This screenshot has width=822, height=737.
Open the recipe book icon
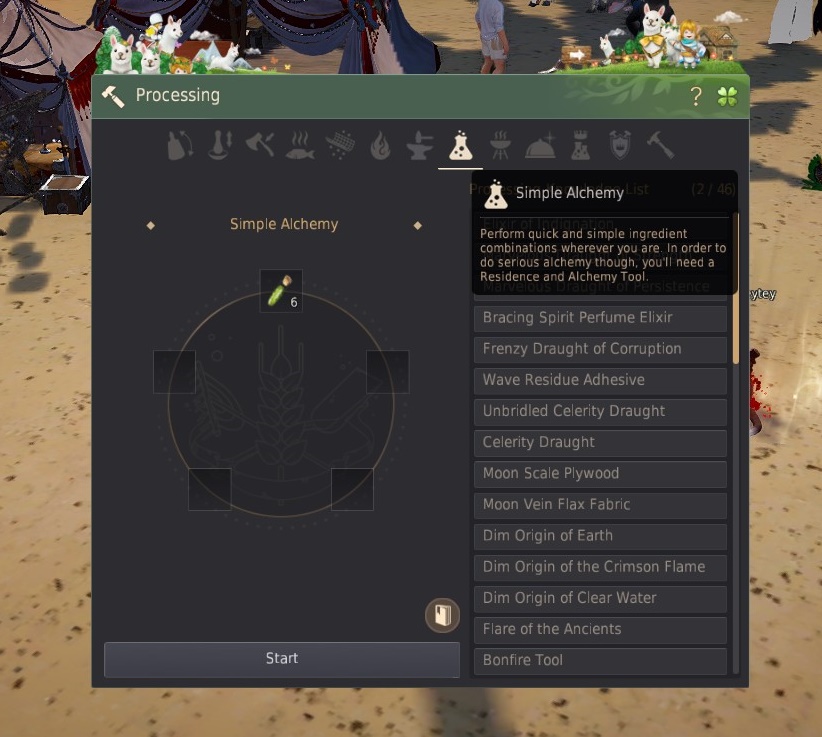(x=442, y=614)
